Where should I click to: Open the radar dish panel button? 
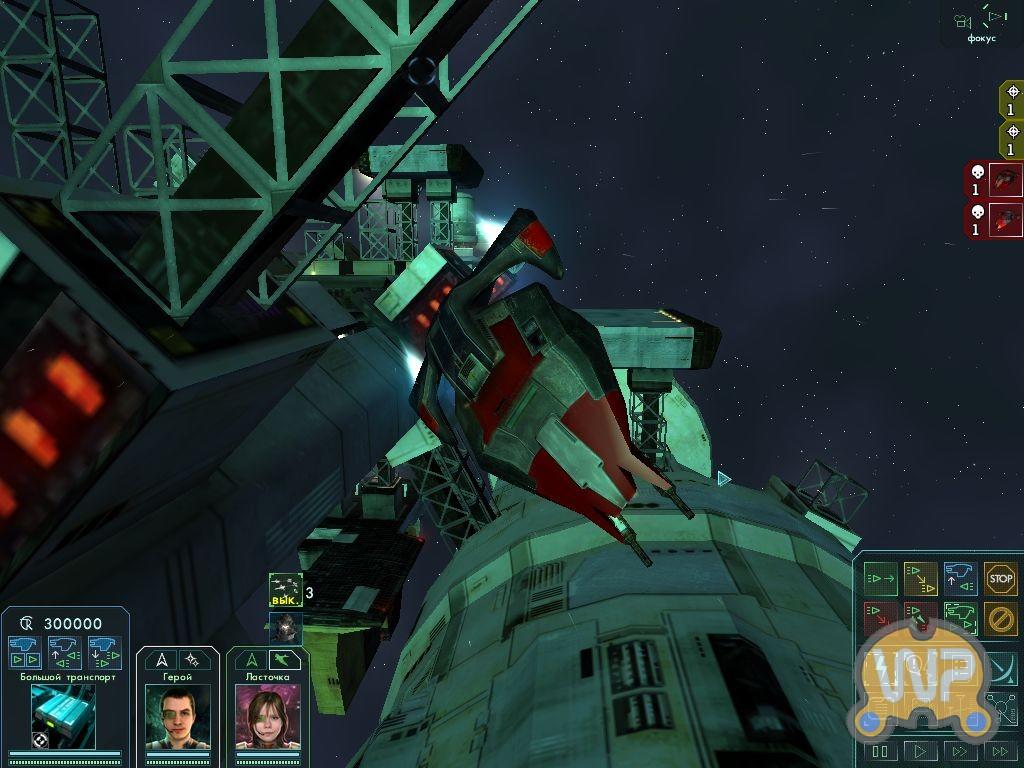tap(1000, 665)
